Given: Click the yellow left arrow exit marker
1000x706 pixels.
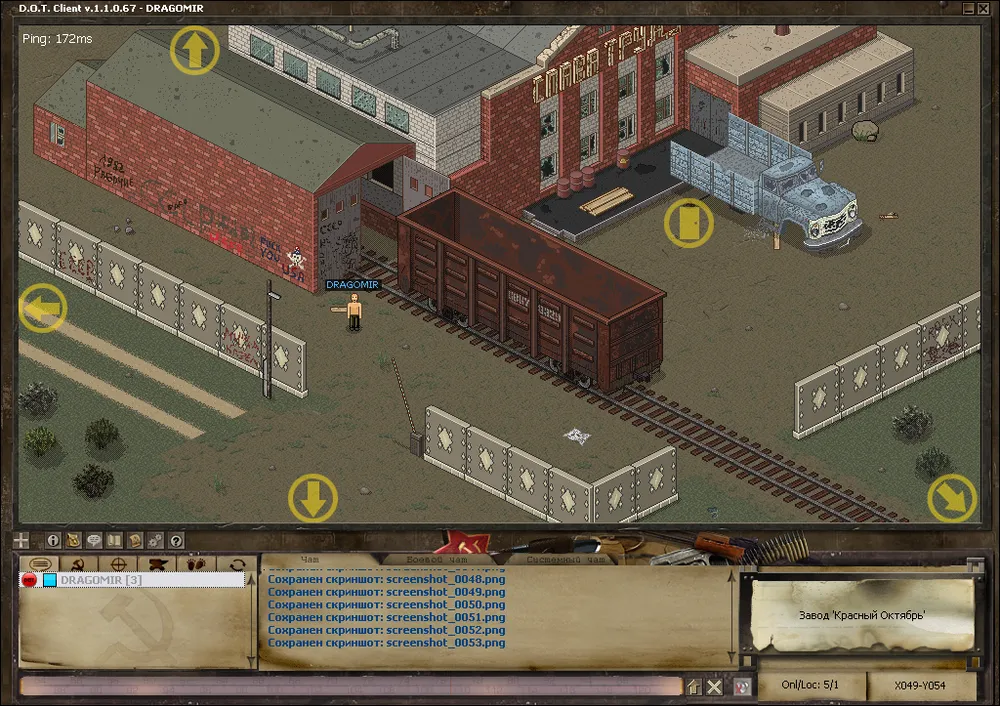Looking at the screenshot, I should tap(42, 307).
